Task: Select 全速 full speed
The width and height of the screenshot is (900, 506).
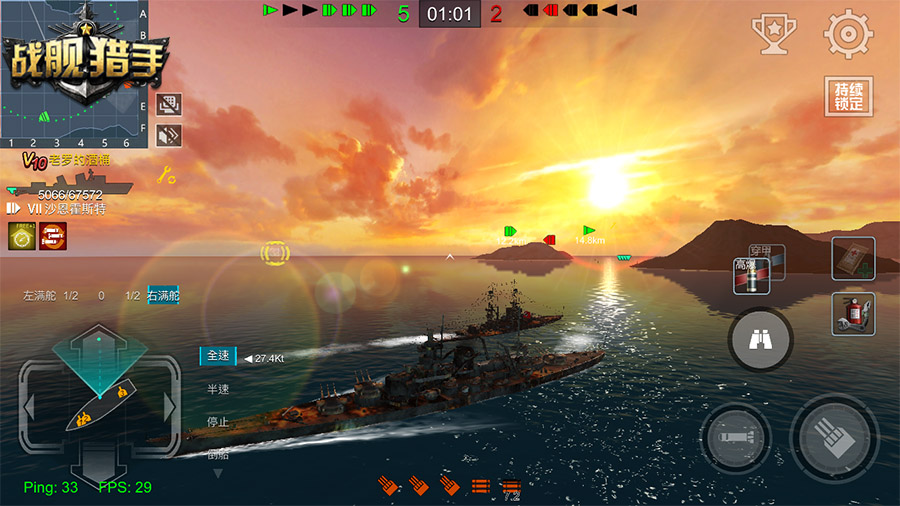Action: pos(218,356)
